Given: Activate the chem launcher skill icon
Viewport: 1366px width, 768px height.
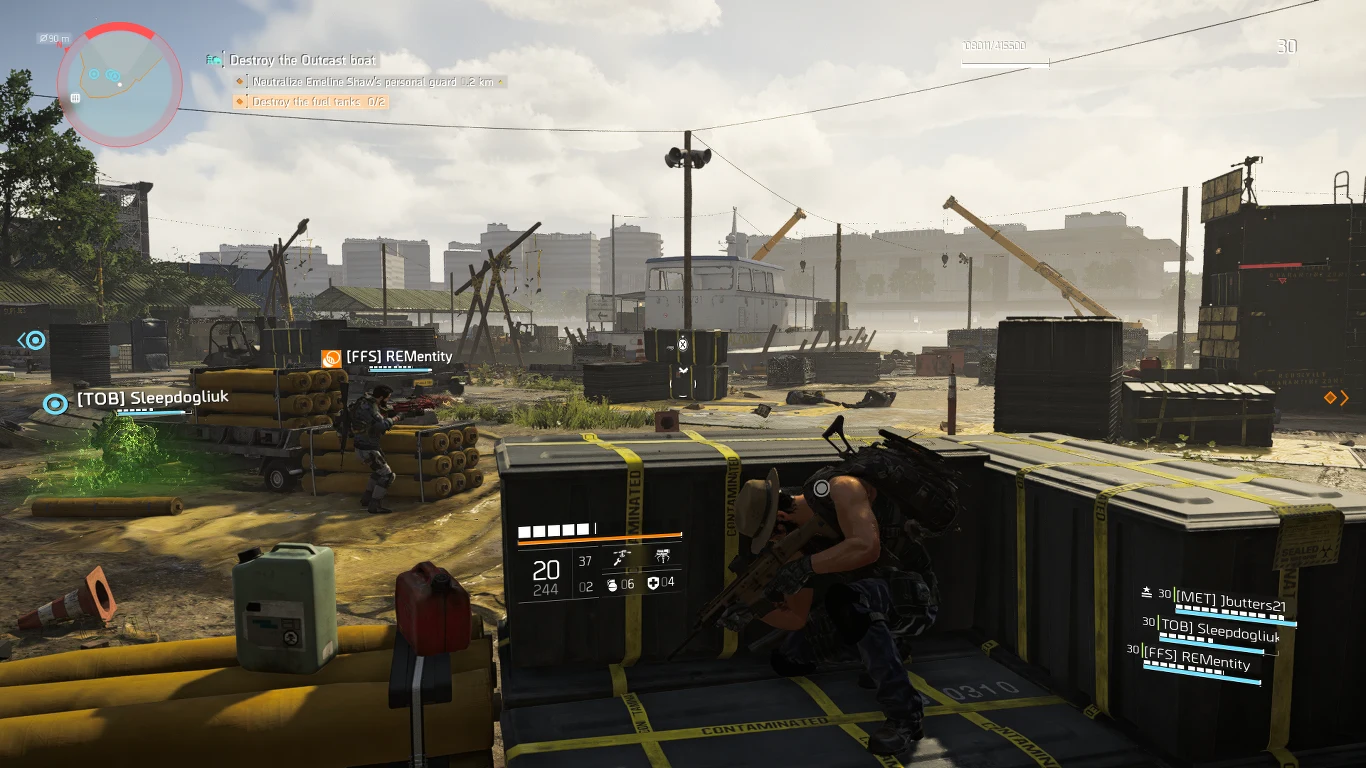Looking at the screenshot, I should tap(621, 556).
